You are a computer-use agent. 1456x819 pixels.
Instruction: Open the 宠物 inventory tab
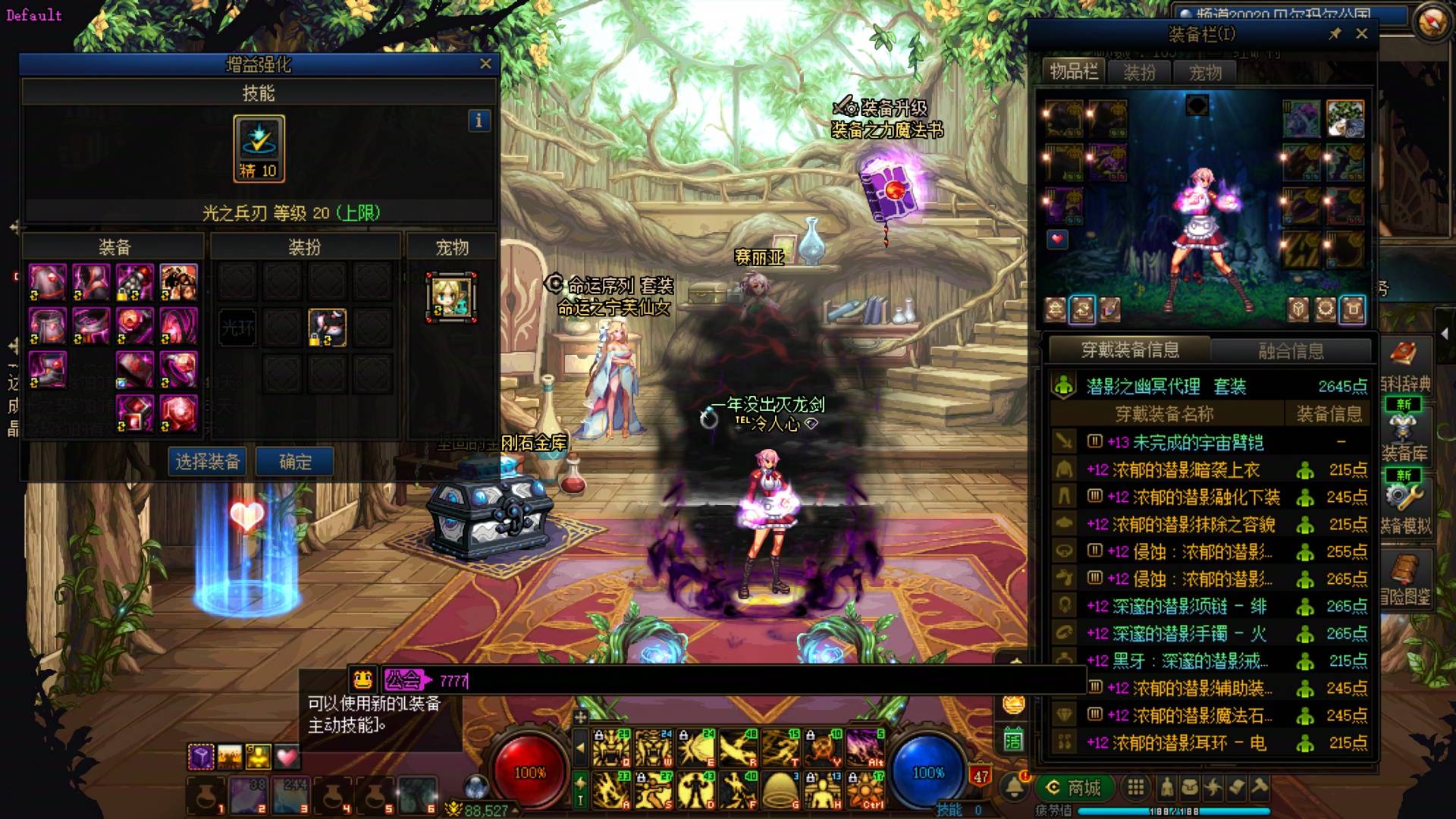click(1205, 73)
